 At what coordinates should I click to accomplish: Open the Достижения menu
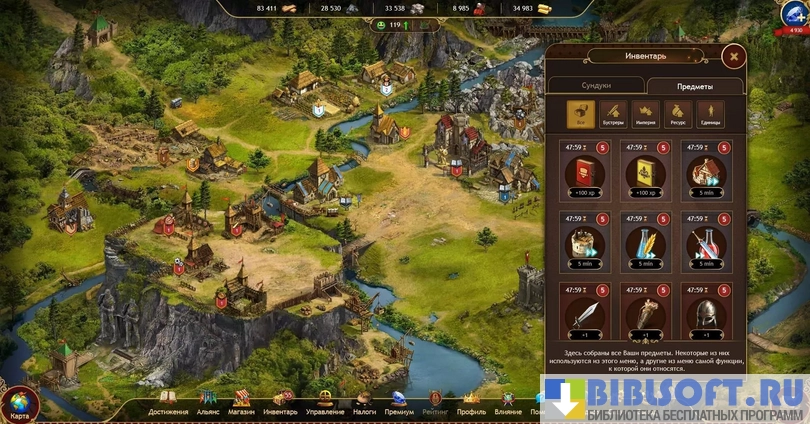click(x=168, y=402)
